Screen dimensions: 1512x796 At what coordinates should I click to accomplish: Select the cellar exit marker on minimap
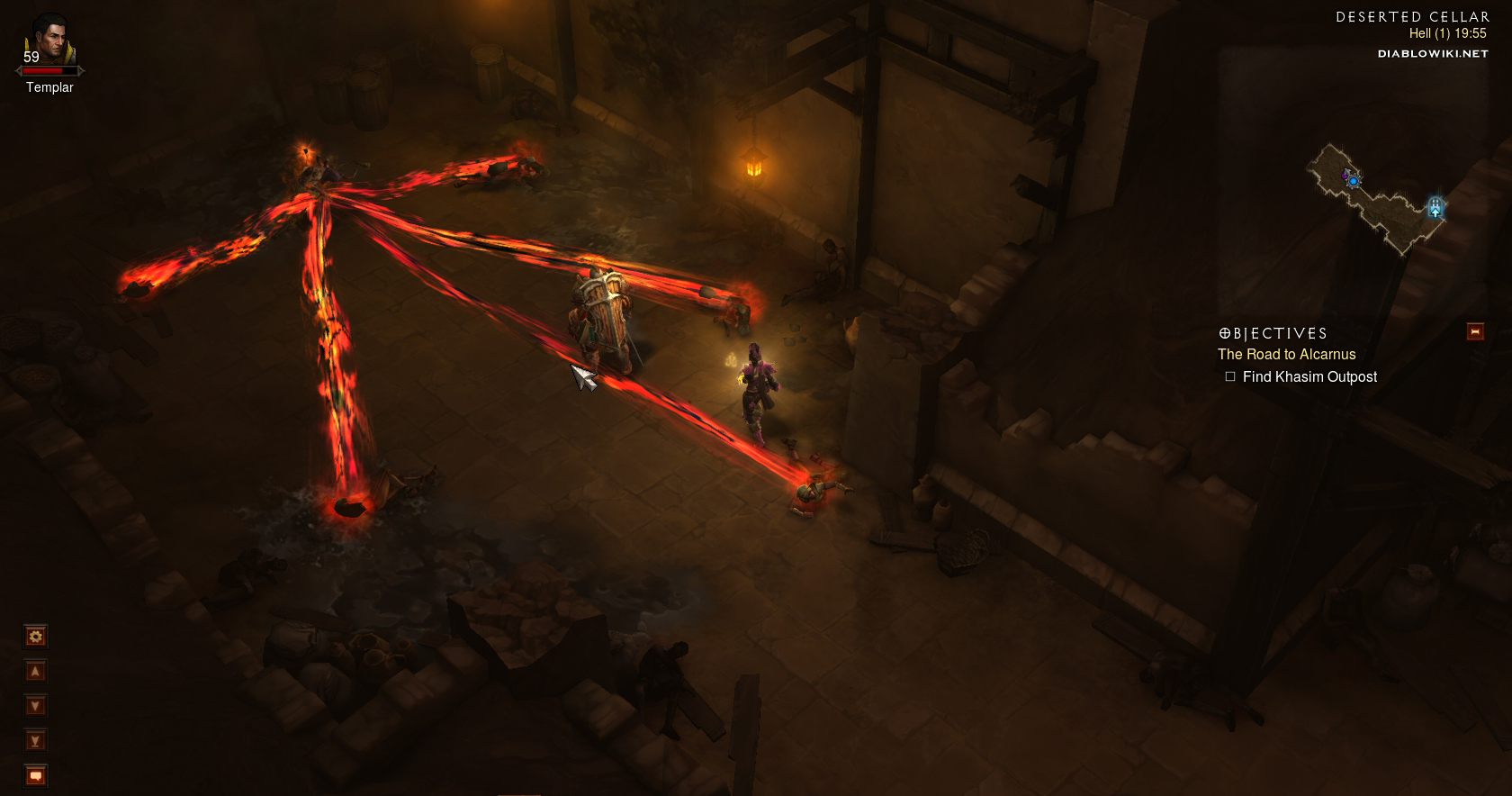(1435, 208)
